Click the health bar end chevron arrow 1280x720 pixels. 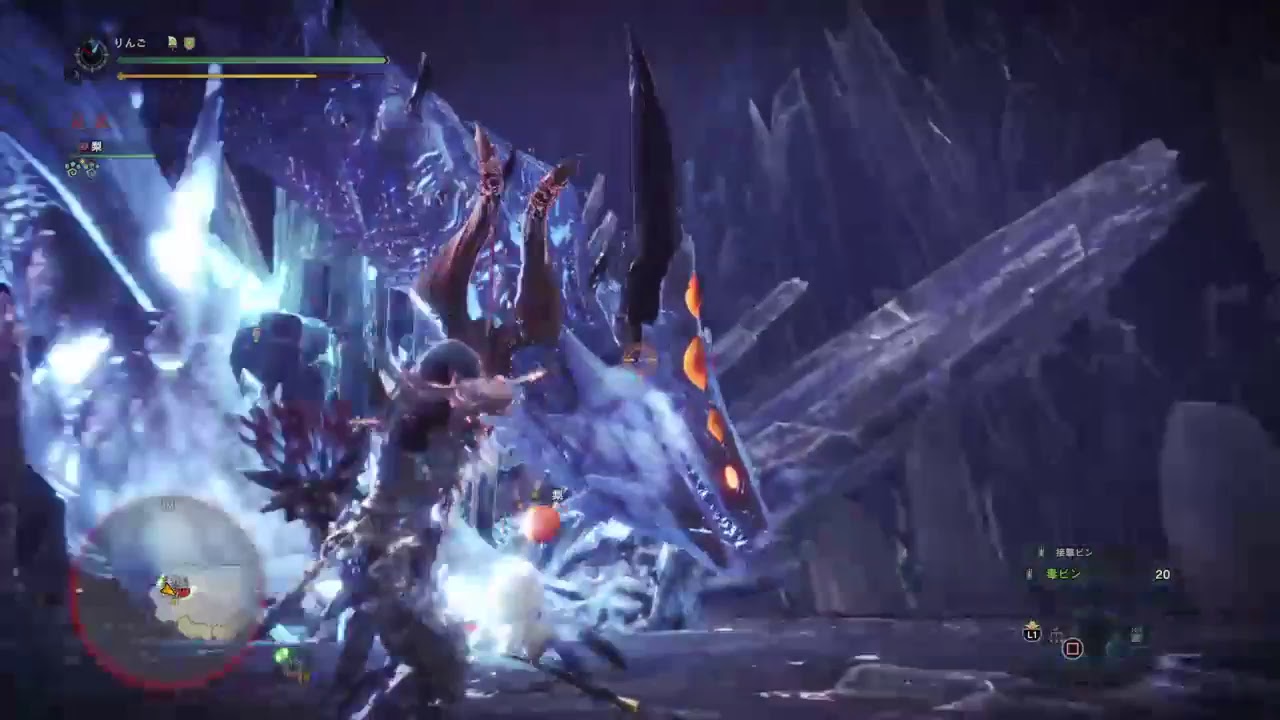click(x=386, y=60)
